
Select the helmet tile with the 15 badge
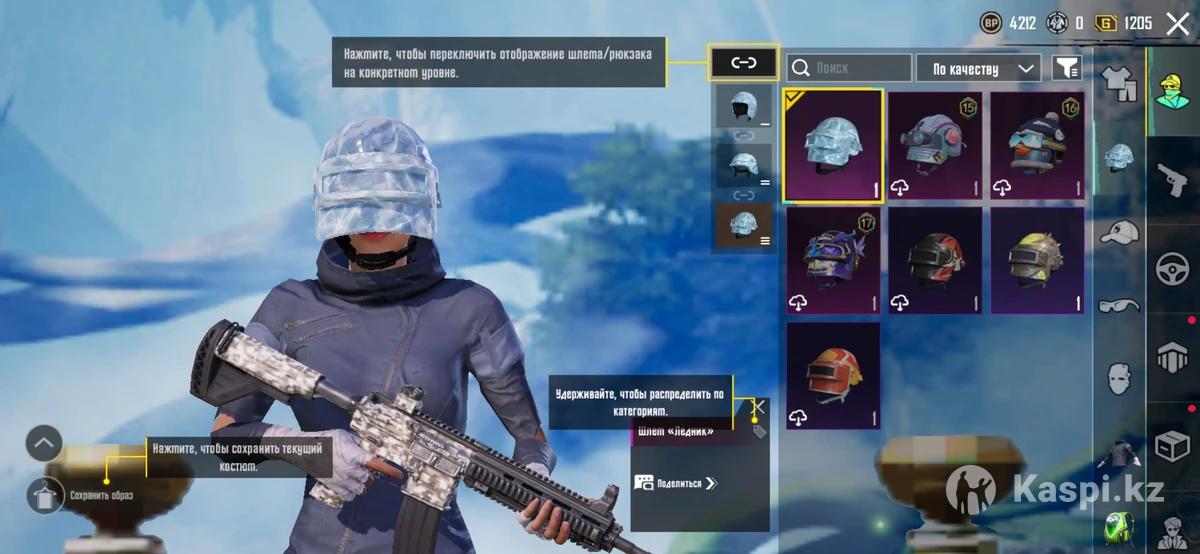[x=935, y=146]
